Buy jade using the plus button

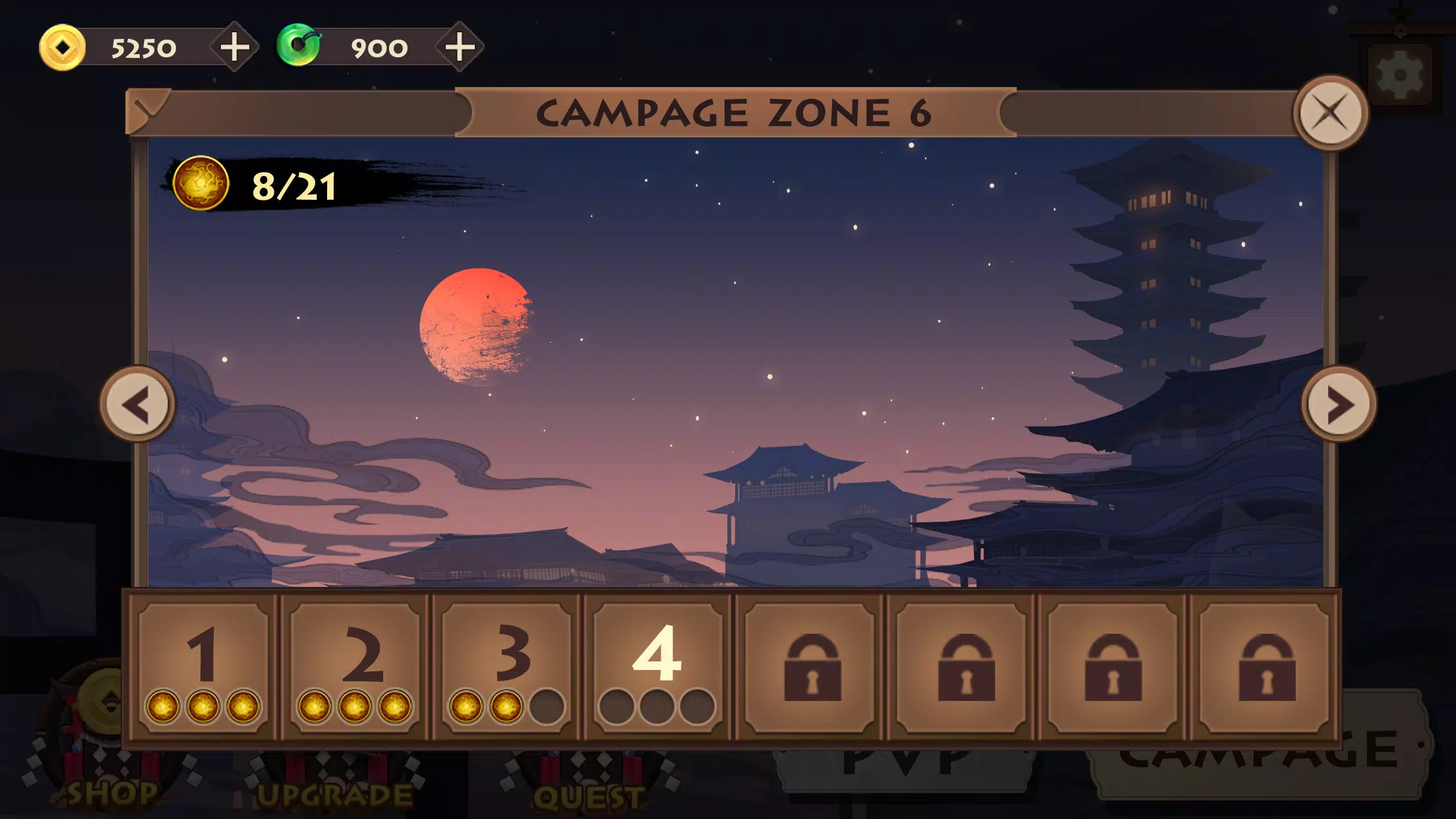click(460, 46)
